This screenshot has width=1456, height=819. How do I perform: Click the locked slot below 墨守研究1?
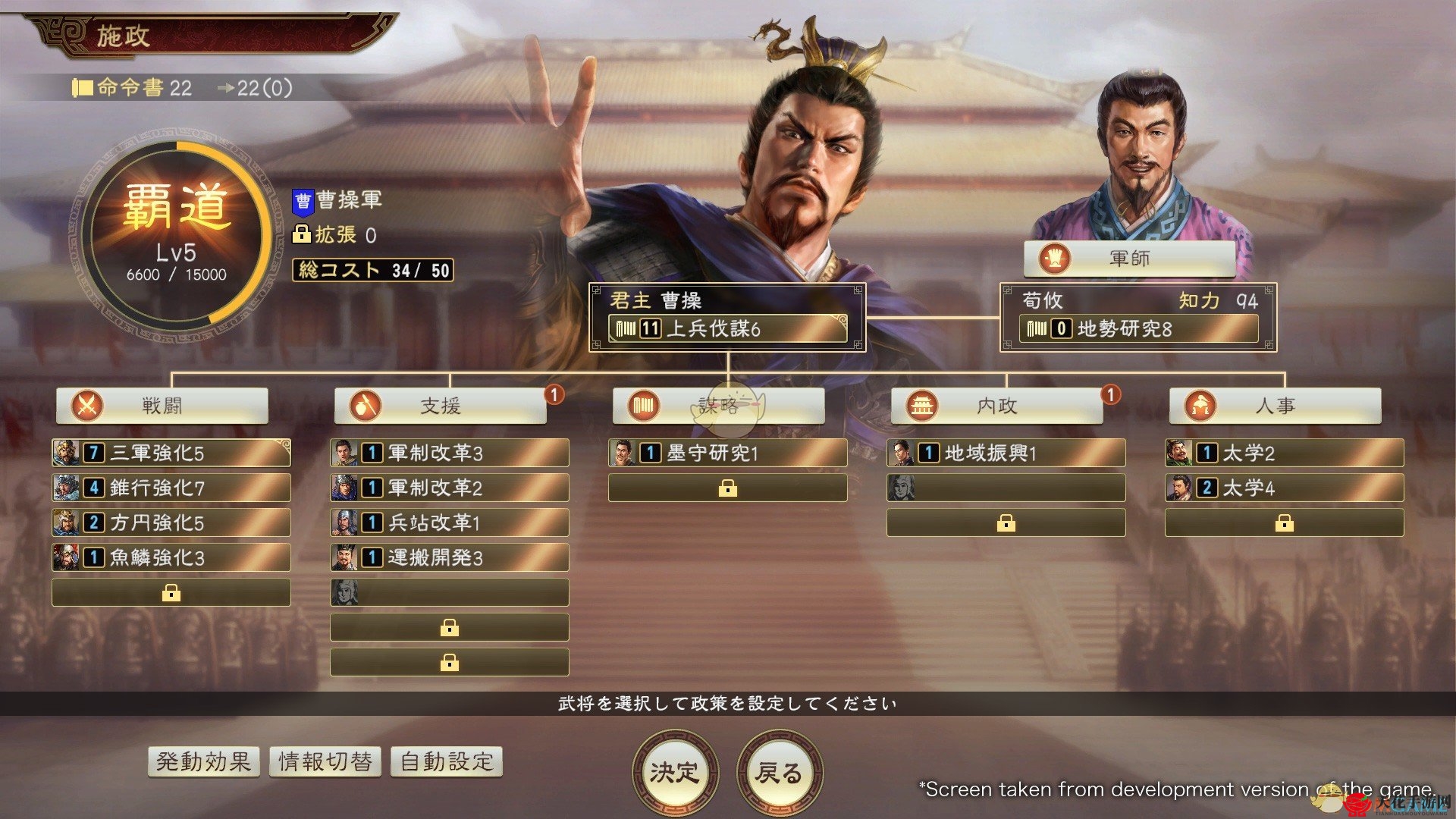(729, 488)
